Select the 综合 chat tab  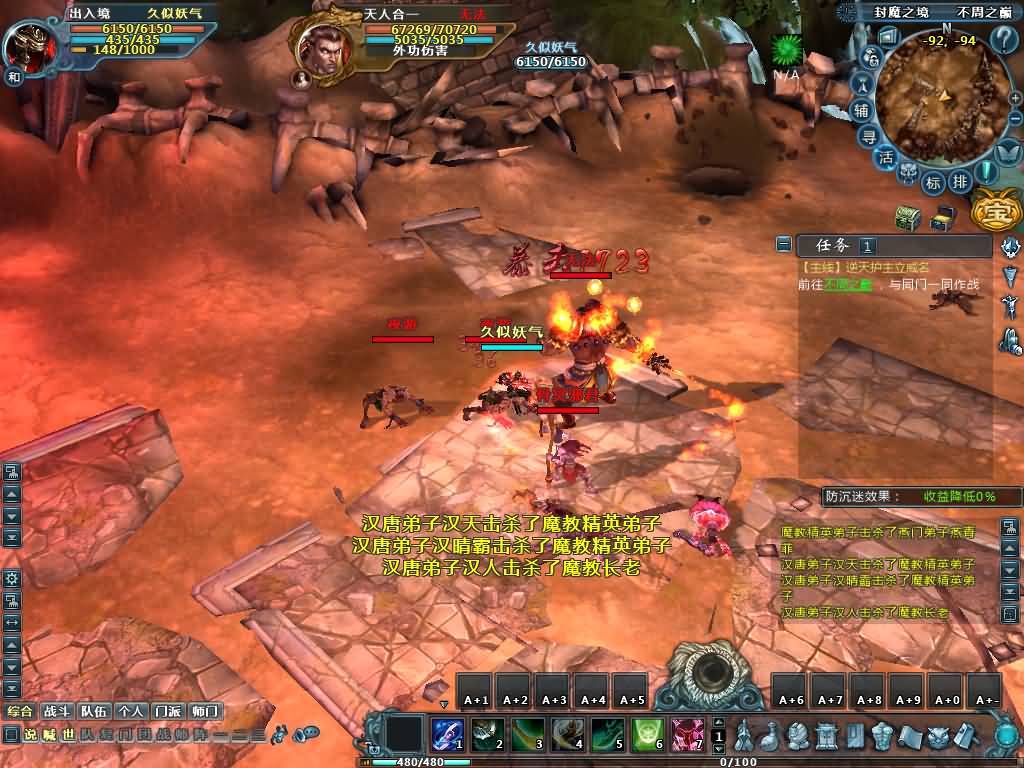20,711
